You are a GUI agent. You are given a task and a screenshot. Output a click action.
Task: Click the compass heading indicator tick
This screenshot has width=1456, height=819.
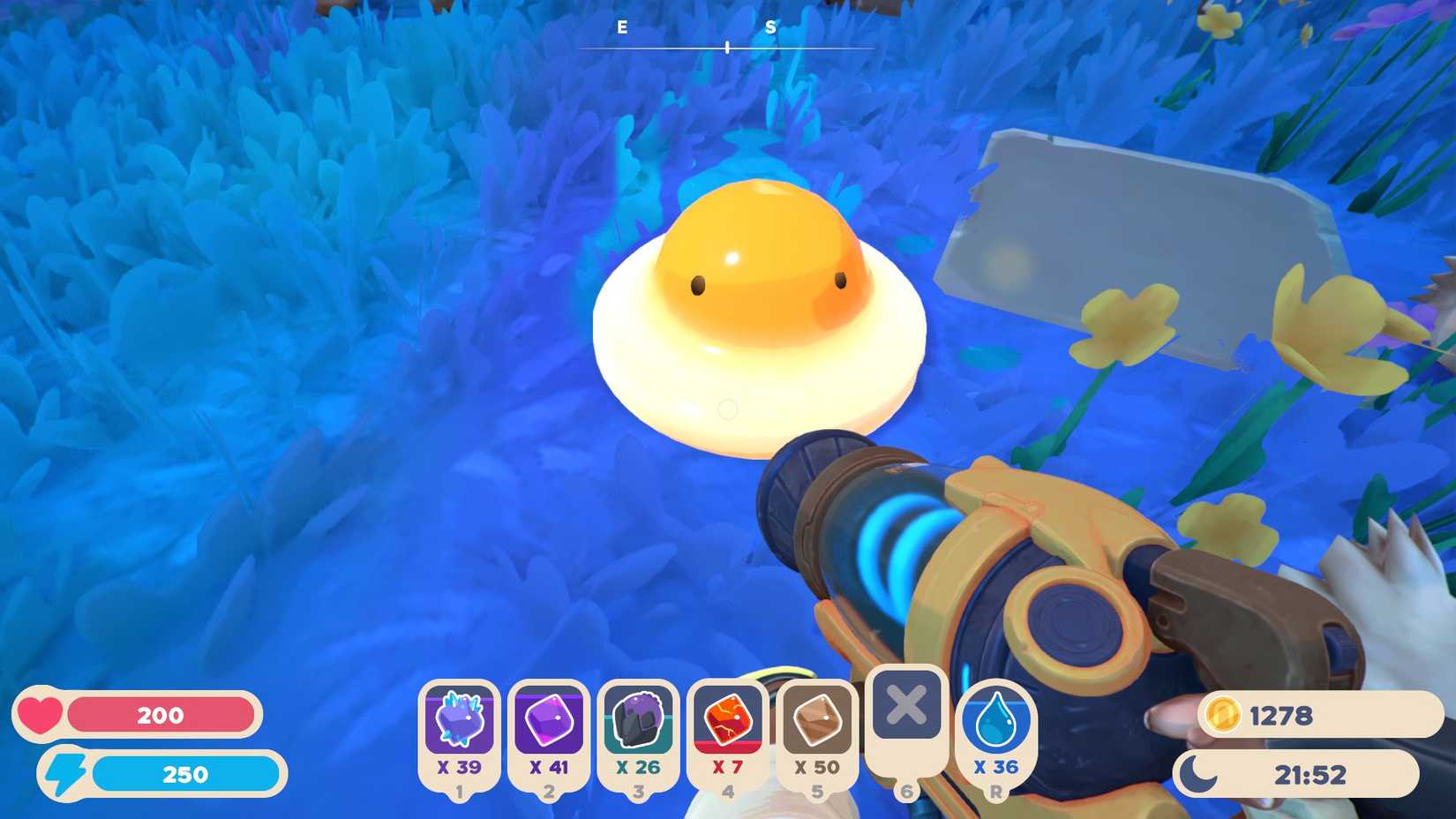[x=725, y=47]
